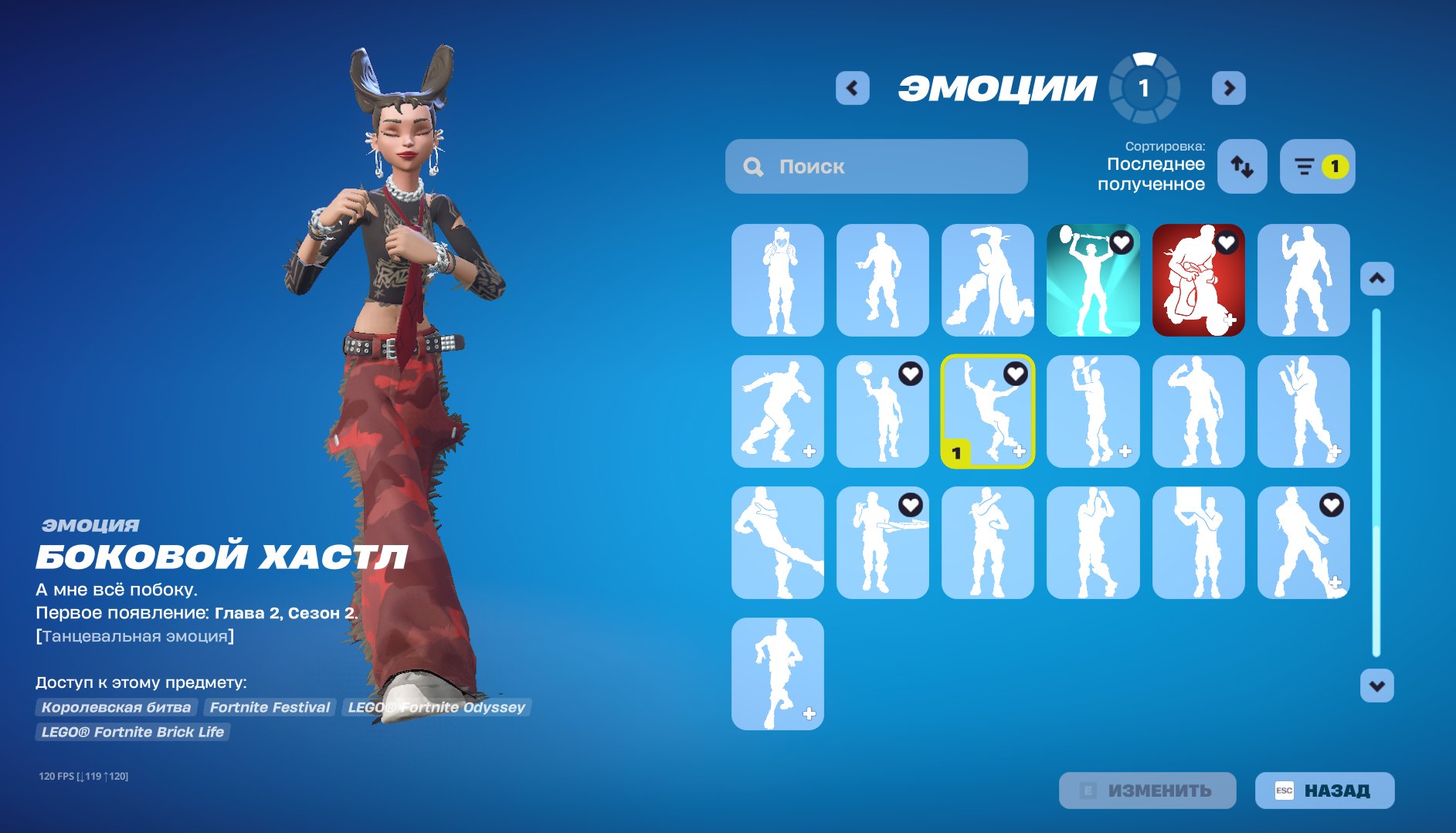Click the left arrow beside ЭМОЦИИ title
The height and width of the screenshot is (833, 1456).
[852, 87]
